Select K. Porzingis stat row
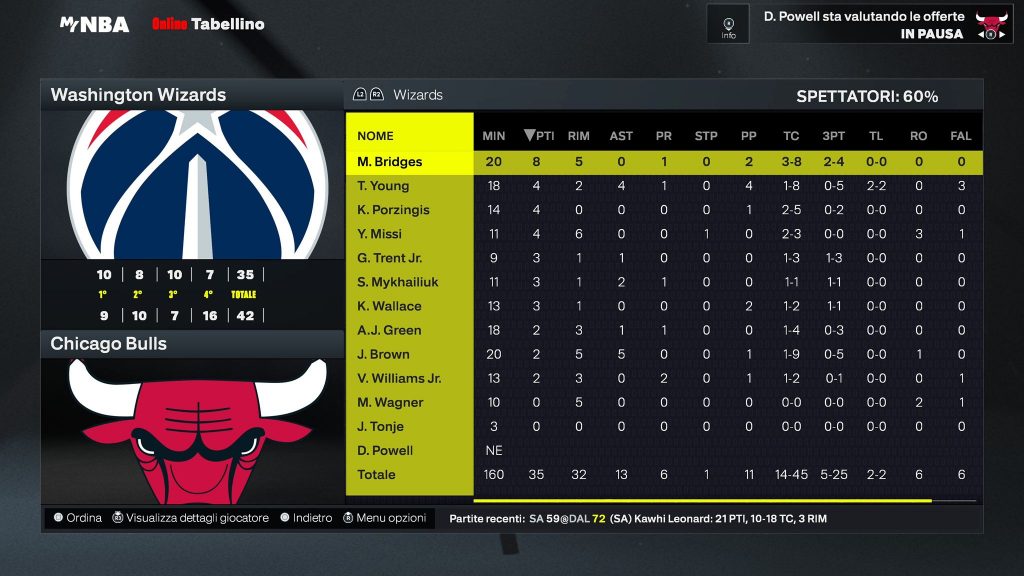This screenshot has height=576, width=1024. (x=394, y=210)
